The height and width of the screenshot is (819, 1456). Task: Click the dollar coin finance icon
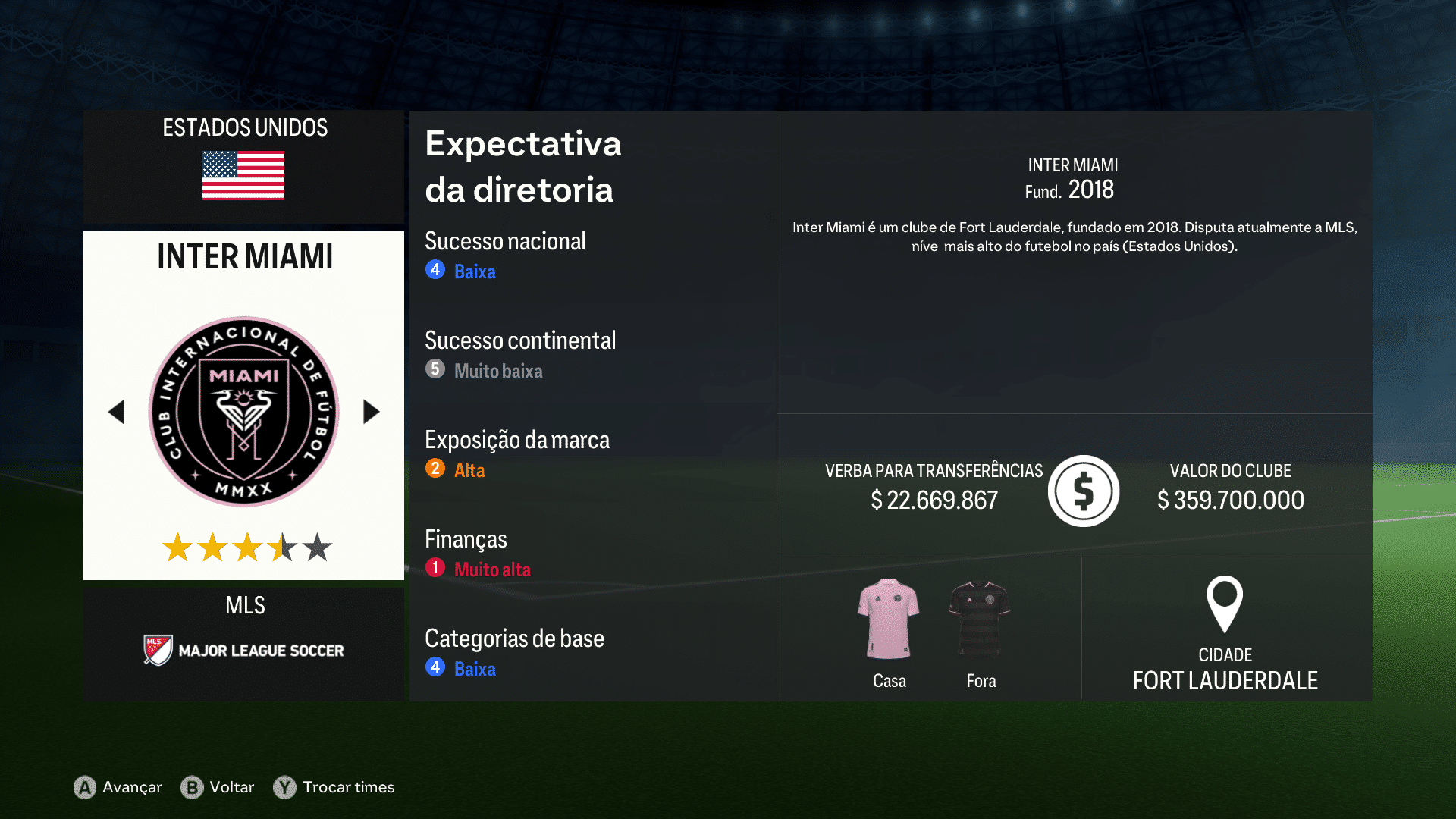click(x=1083, y=491)
